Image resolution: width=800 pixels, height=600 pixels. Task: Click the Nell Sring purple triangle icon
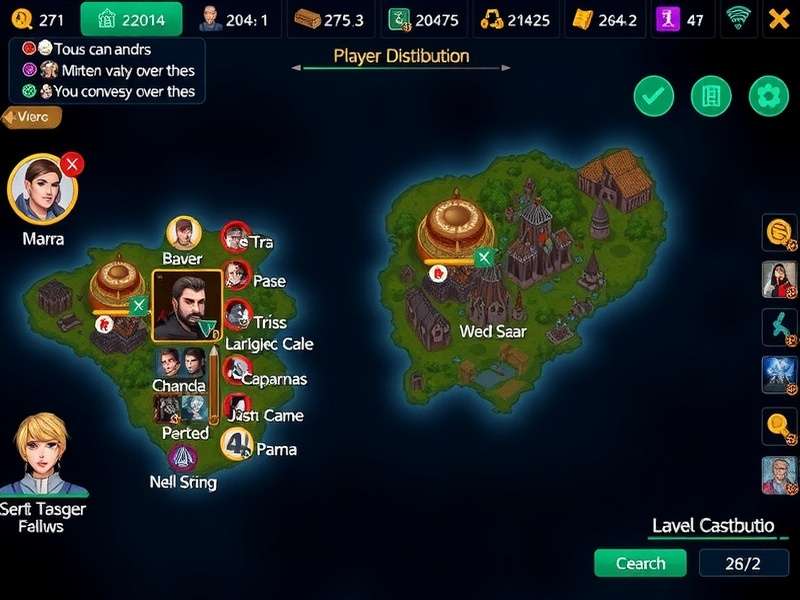coord(182,459)
